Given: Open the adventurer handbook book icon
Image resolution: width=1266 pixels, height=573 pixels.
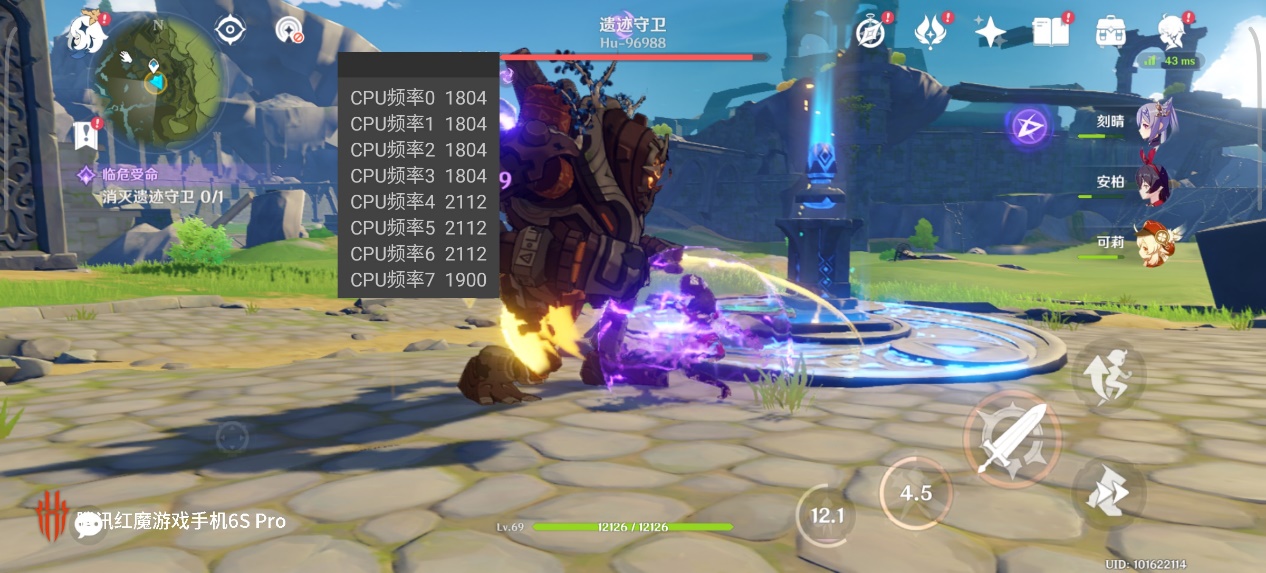Looking at the screenshot, I should click(x=1051, y=32).
